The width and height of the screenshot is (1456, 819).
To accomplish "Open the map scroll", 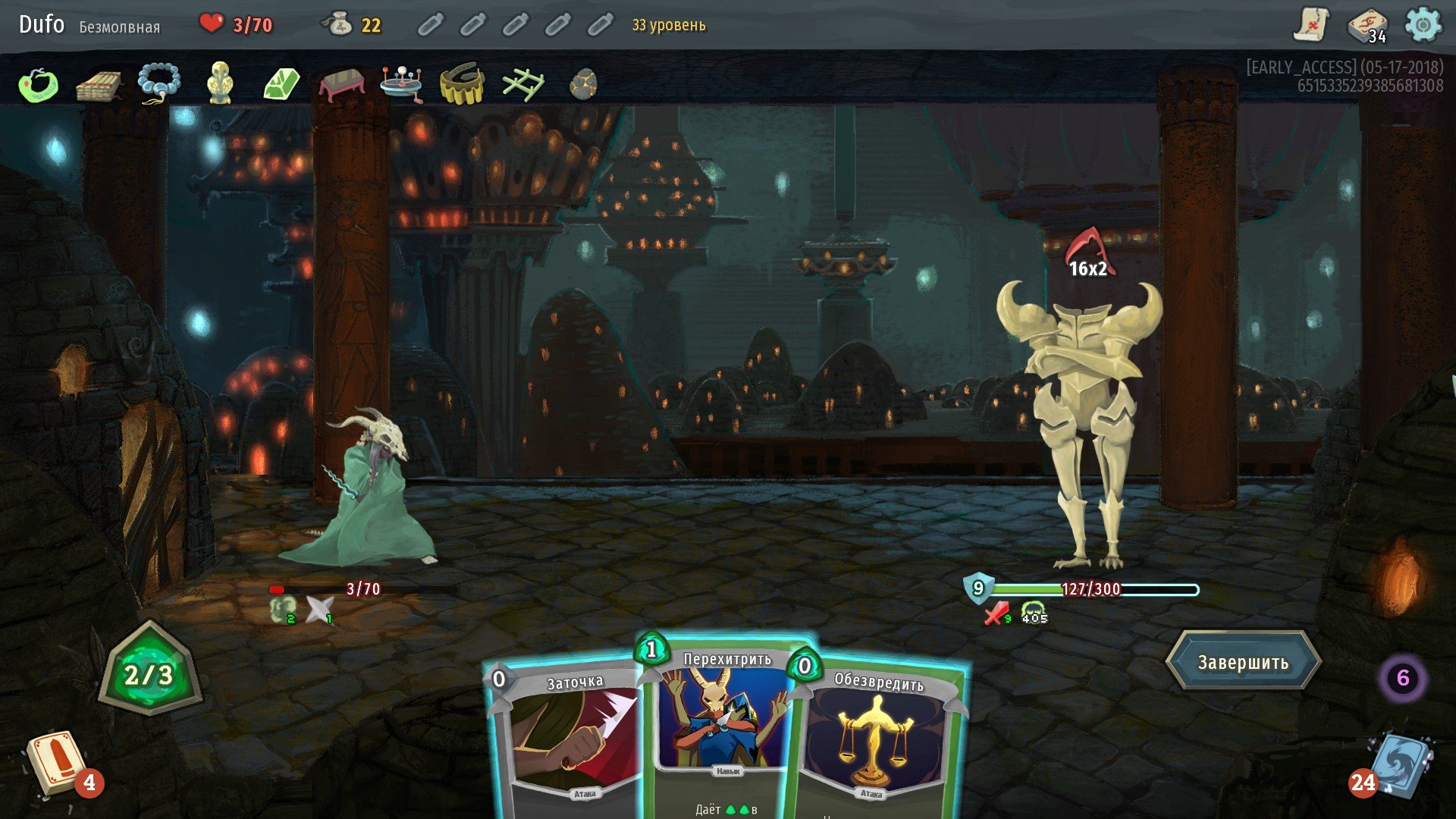I will tap(1311, 25).
